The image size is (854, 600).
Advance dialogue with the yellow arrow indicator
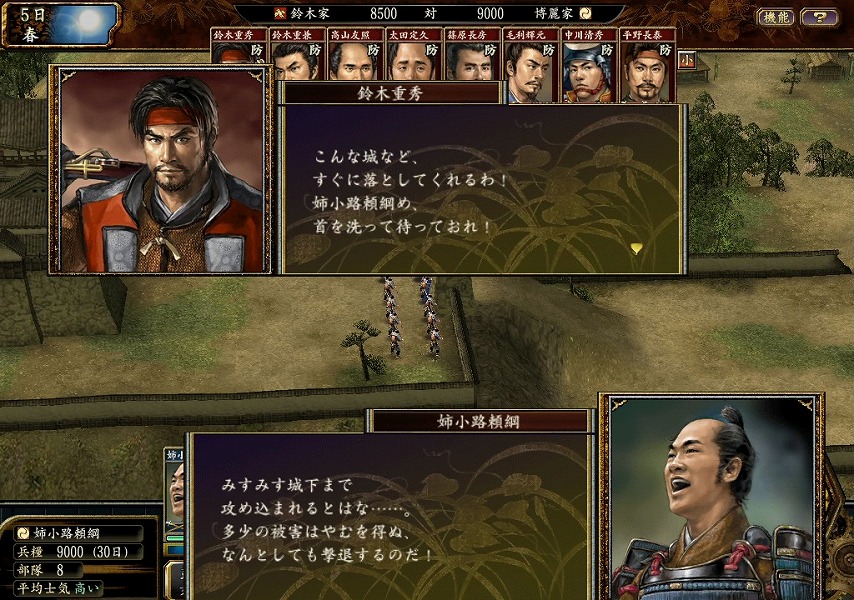point(636,248)
